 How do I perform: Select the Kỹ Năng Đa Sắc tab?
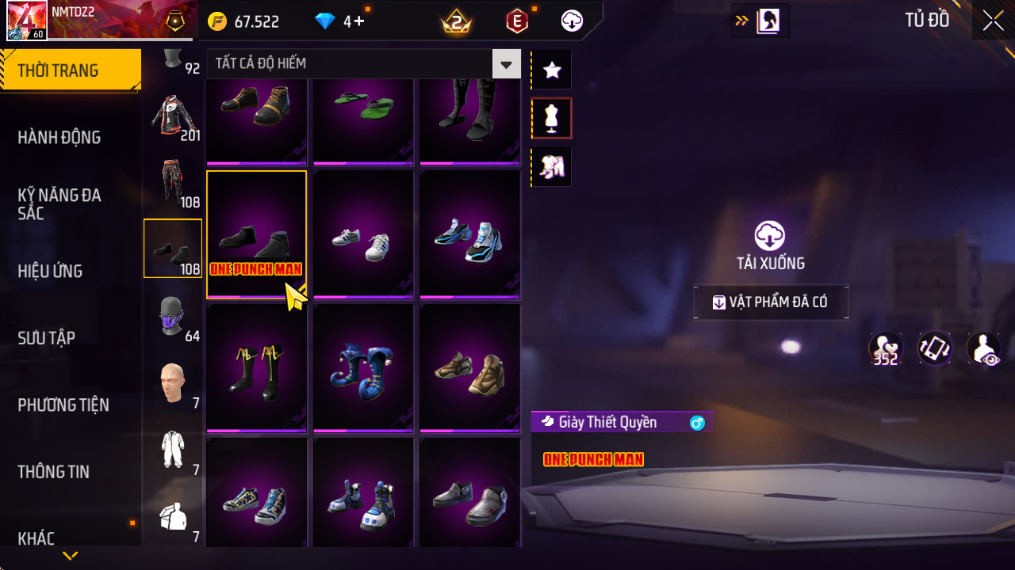[x=60, y=204]
